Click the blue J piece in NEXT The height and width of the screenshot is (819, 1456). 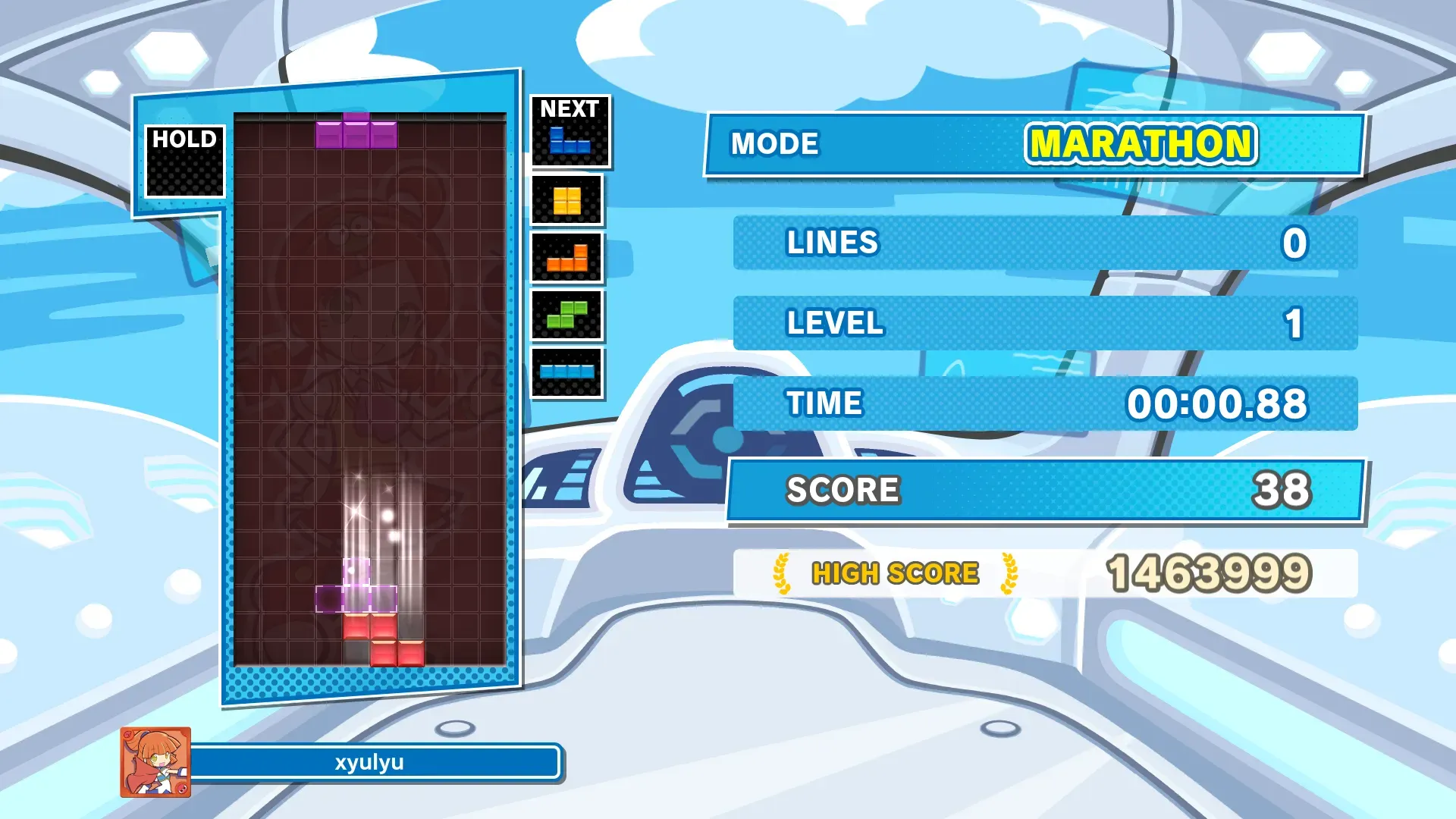point(570,141)
